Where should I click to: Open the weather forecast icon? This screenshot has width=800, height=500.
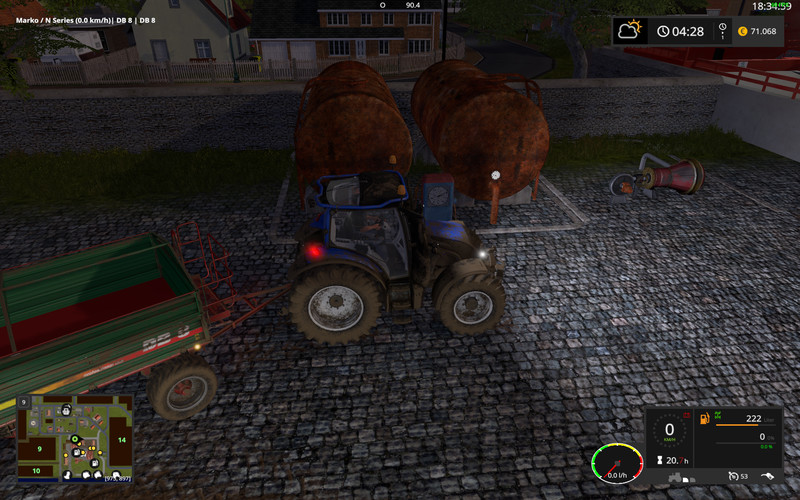630,30
